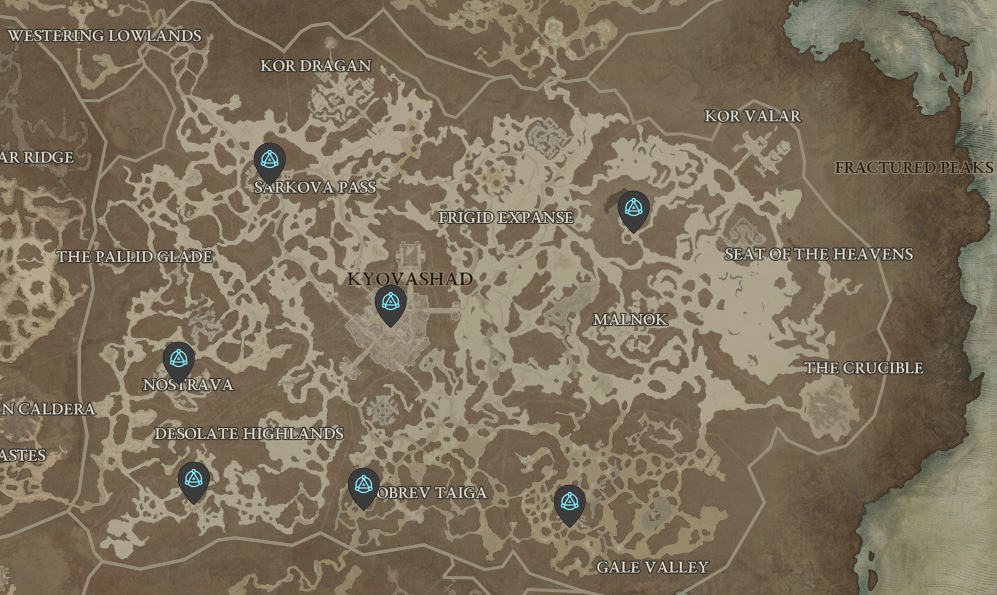Select the waypoint marker above Sarkova Pass
This screenshot has height=595, width=997.
click(x=269, y=161)
